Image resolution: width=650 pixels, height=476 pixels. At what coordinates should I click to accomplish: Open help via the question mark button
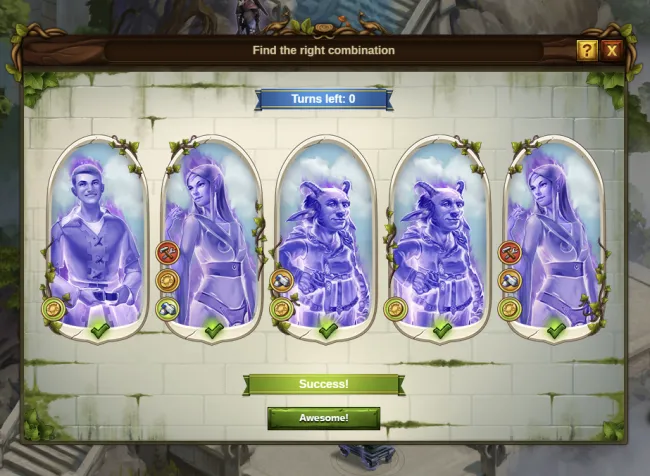click(587, 50)
